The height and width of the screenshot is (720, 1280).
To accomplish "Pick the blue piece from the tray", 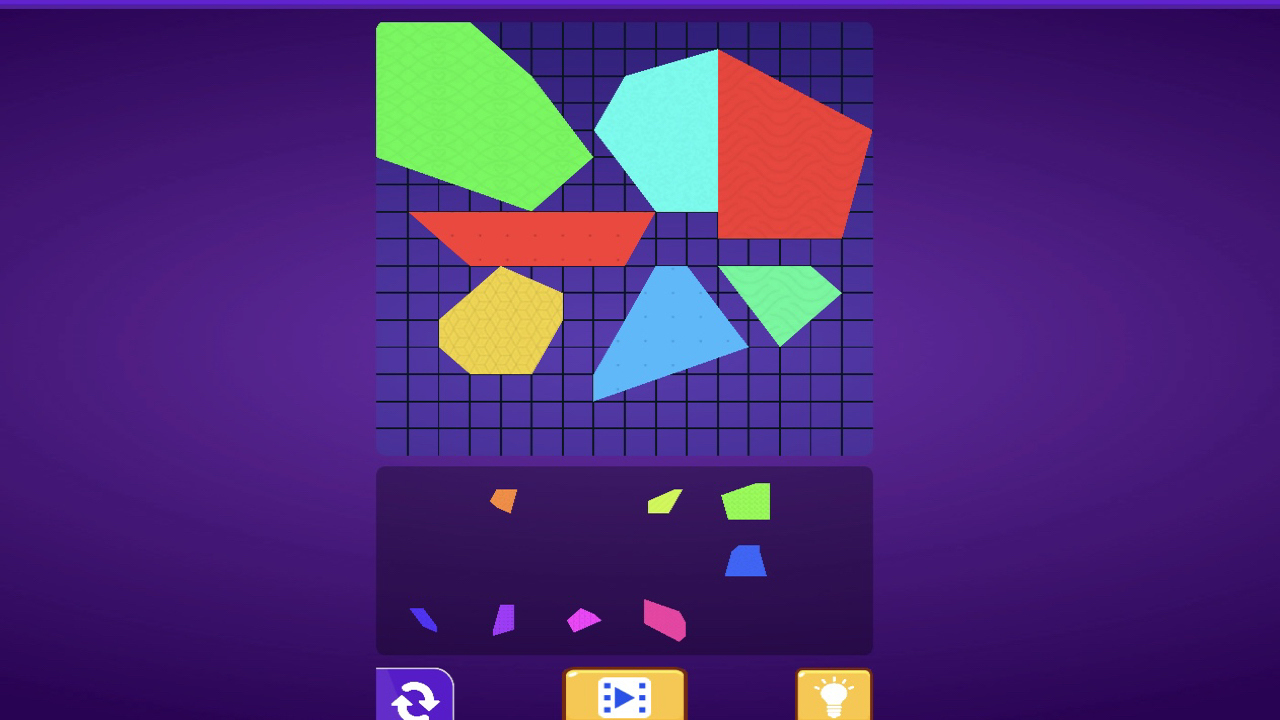I will click(x=748, y=560).
